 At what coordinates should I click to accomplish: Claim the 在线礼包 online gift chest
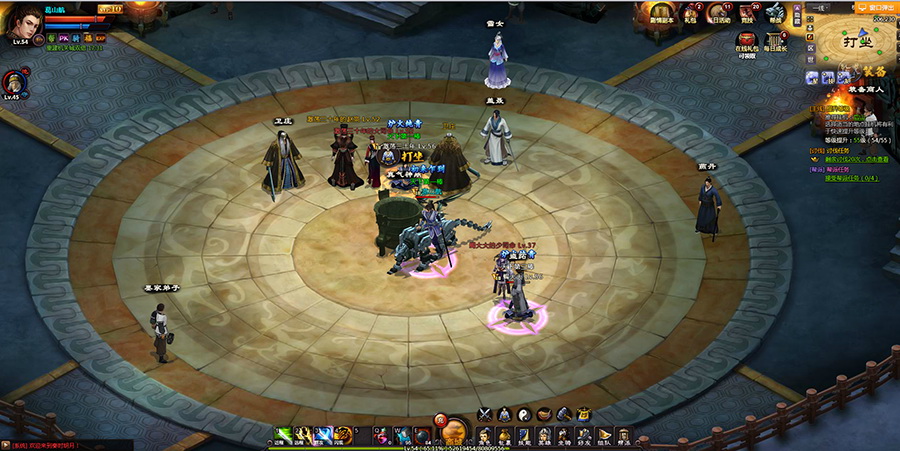[746, 42]
